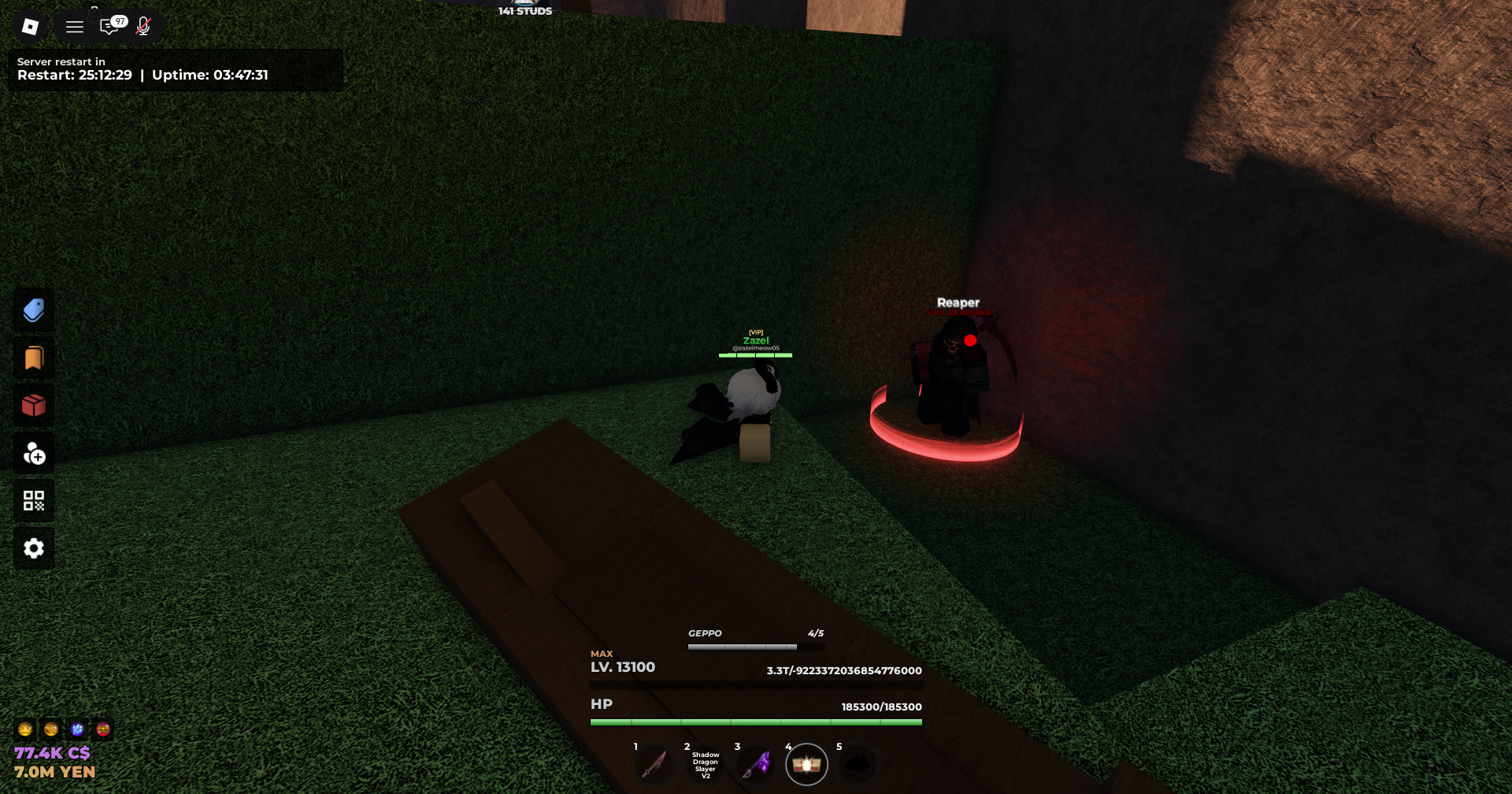Click Zazel's nameplate above the character
Screen dimensions: 1512x794
point(754,340)
